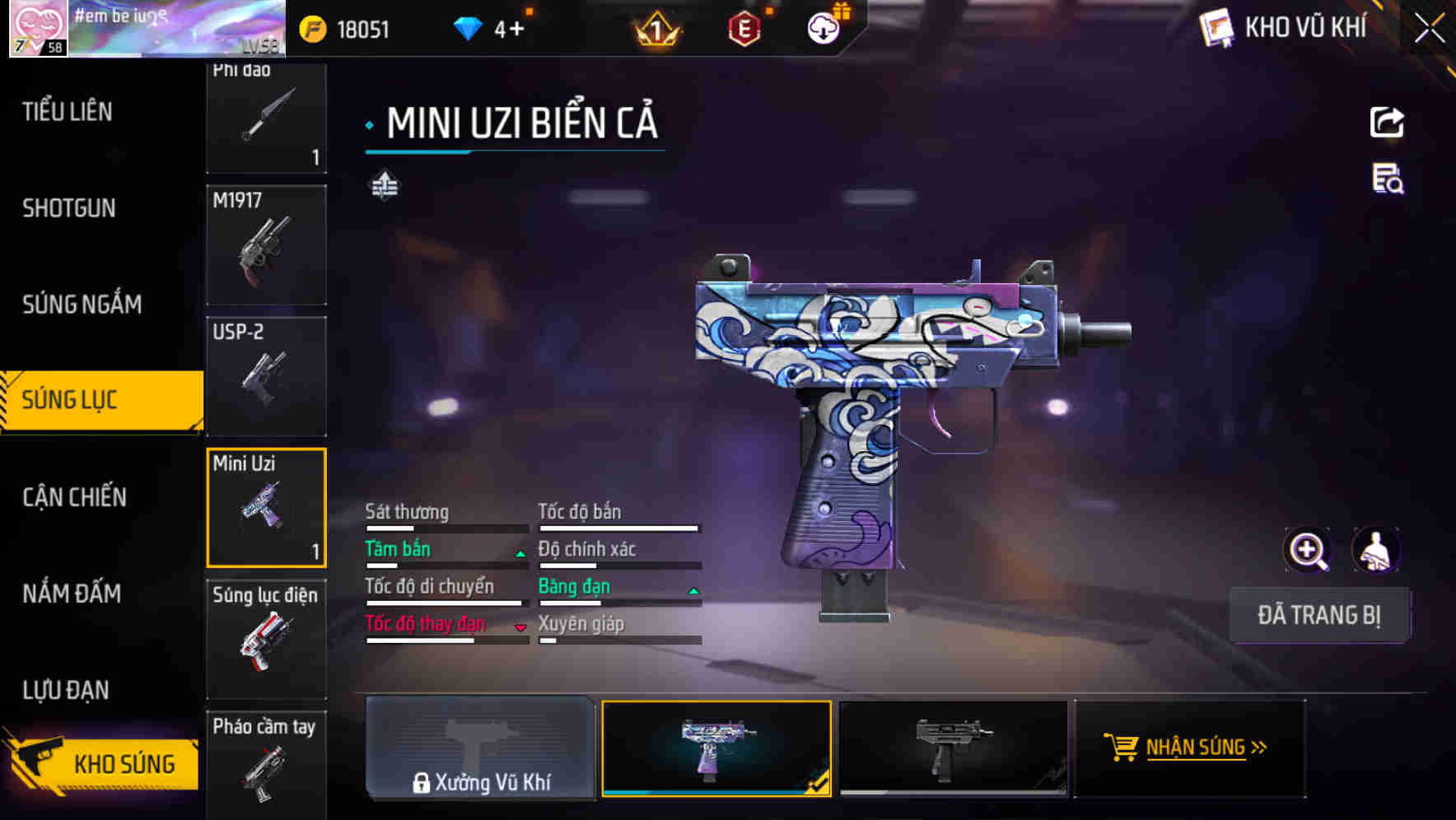Viewport: 1456px width, 820px height.
Task: Switch to the Lựu Đạn category
Action: pos(66,690)
